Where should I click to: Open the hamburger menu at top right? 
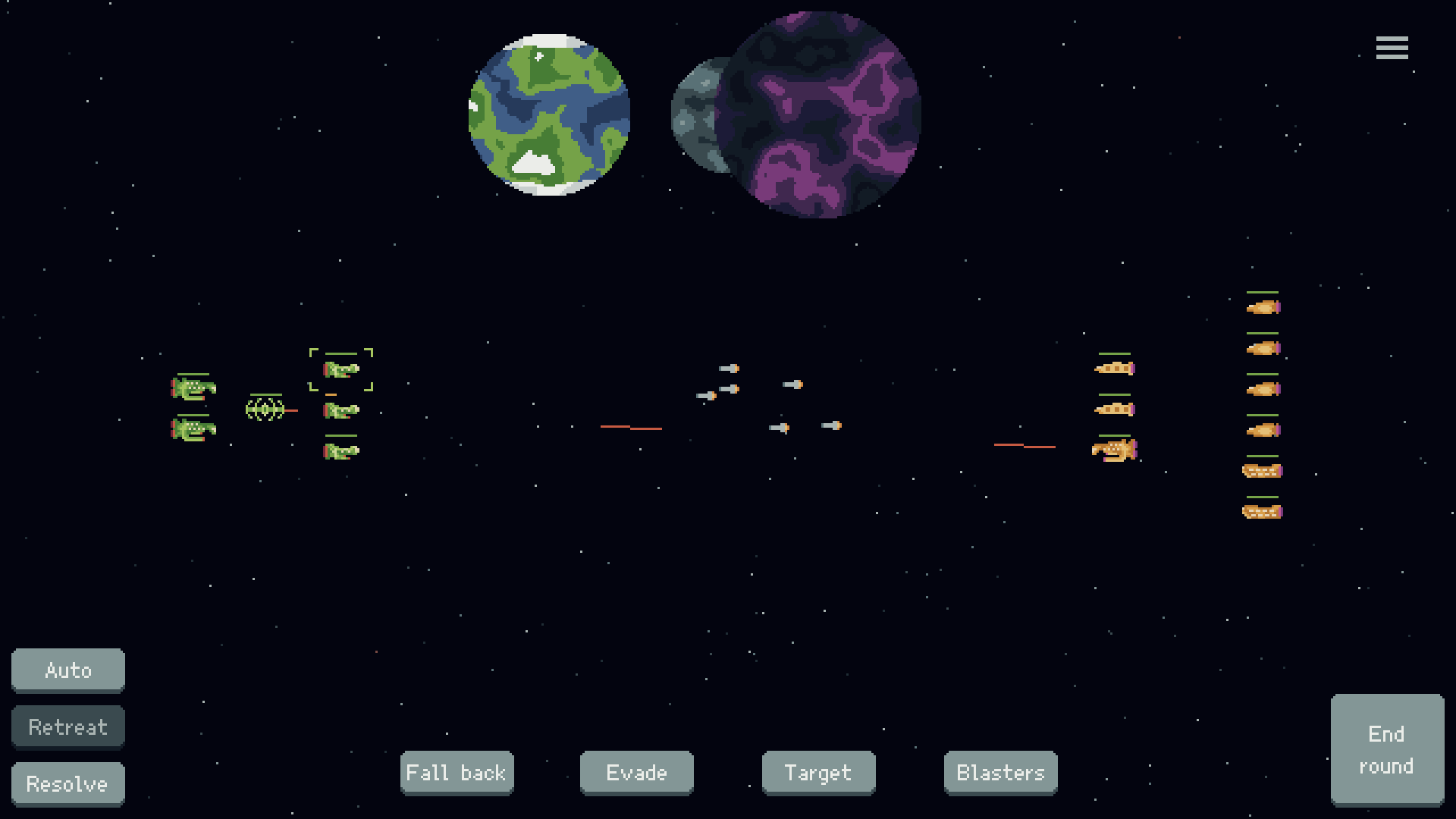1392,47
